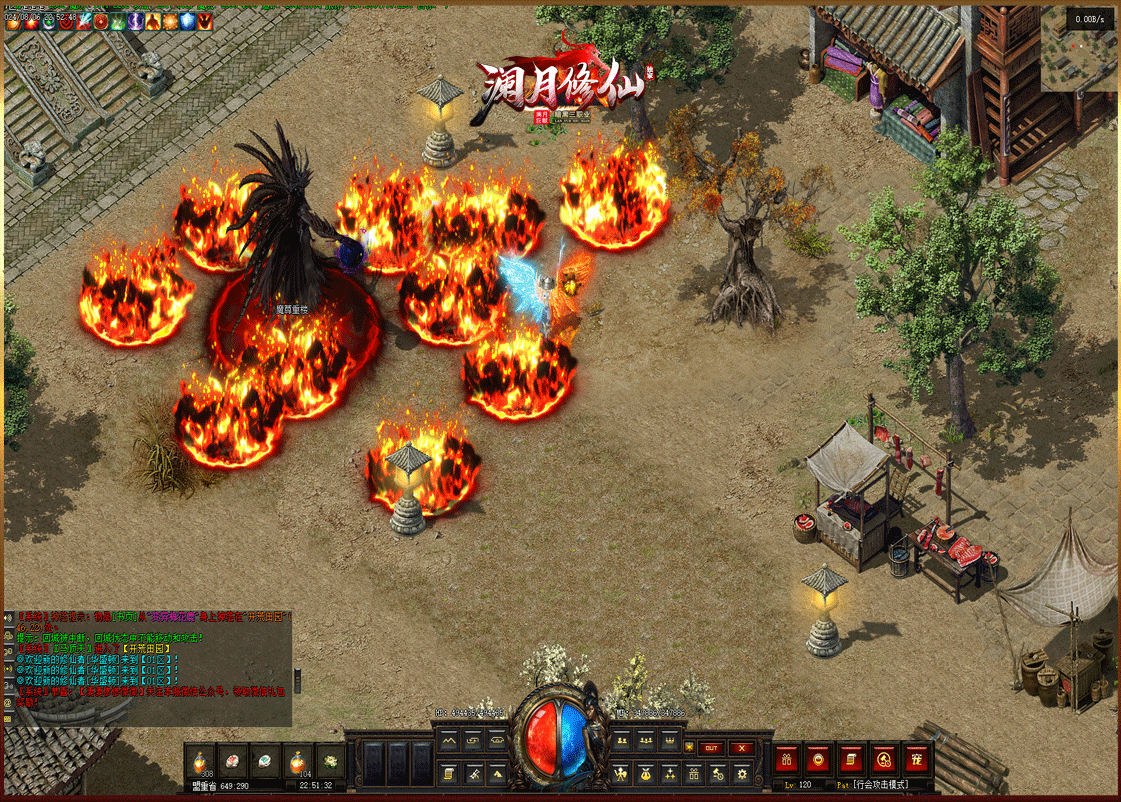The height and width of the screenshot is (802, 1121).
Task: Use the orange potion with count 104
Action: pyautogui.click(x=297, y=762)
